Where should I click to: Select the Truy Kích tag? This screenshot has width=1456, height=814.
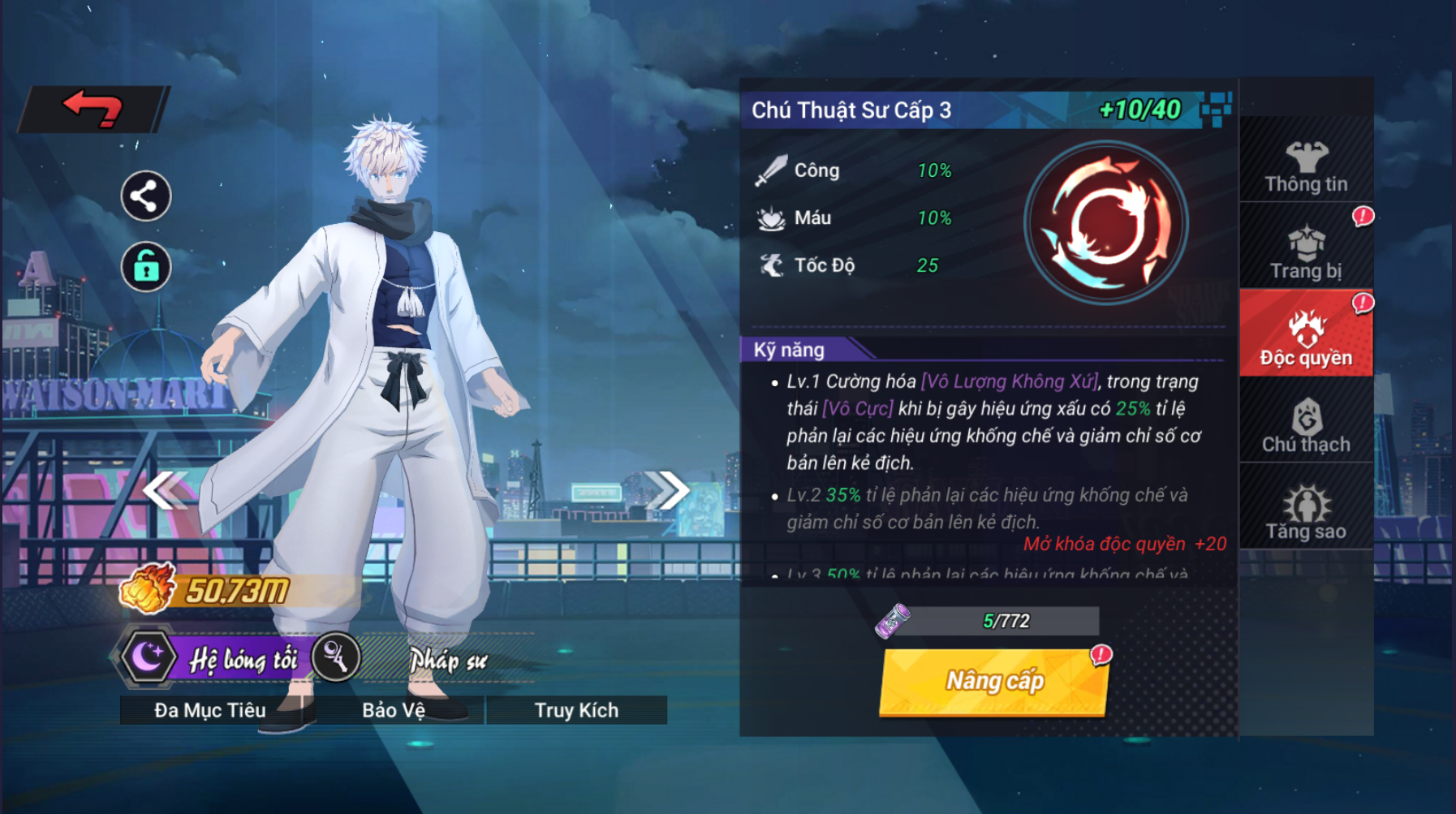[576, 710]
